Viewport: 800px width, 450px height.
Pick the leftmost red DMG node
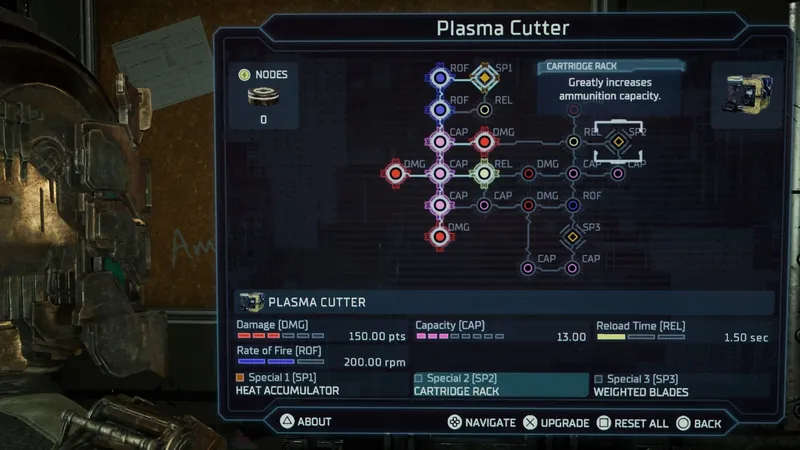395,173
